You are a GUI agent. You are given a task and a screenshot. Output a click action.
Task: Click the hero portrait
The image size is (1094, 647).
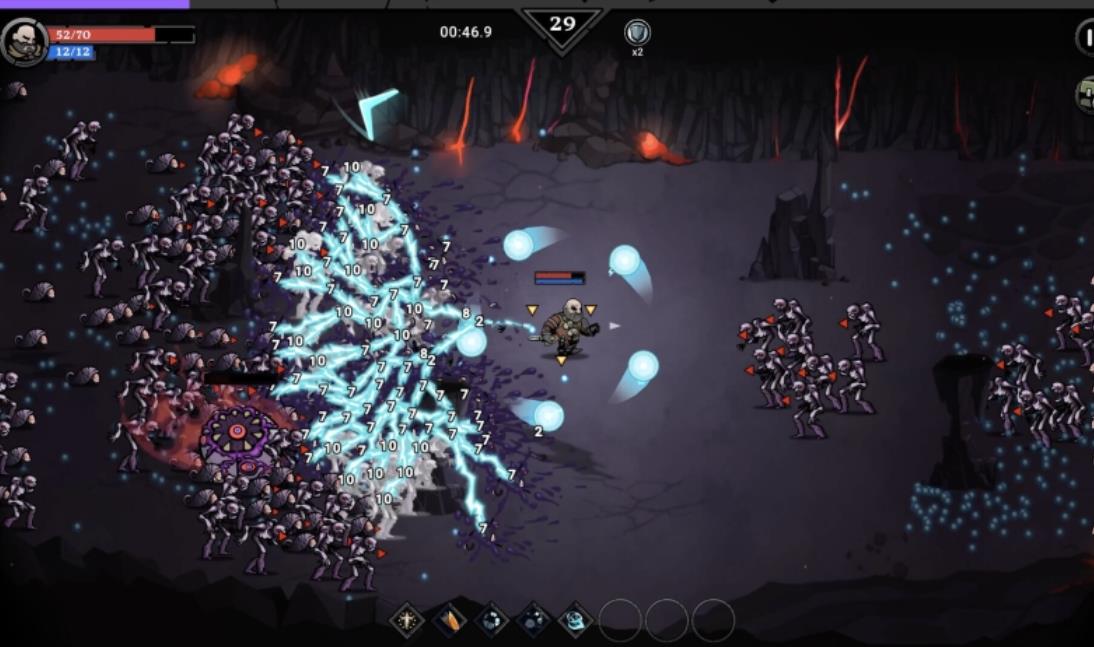[x=23, y=42]
